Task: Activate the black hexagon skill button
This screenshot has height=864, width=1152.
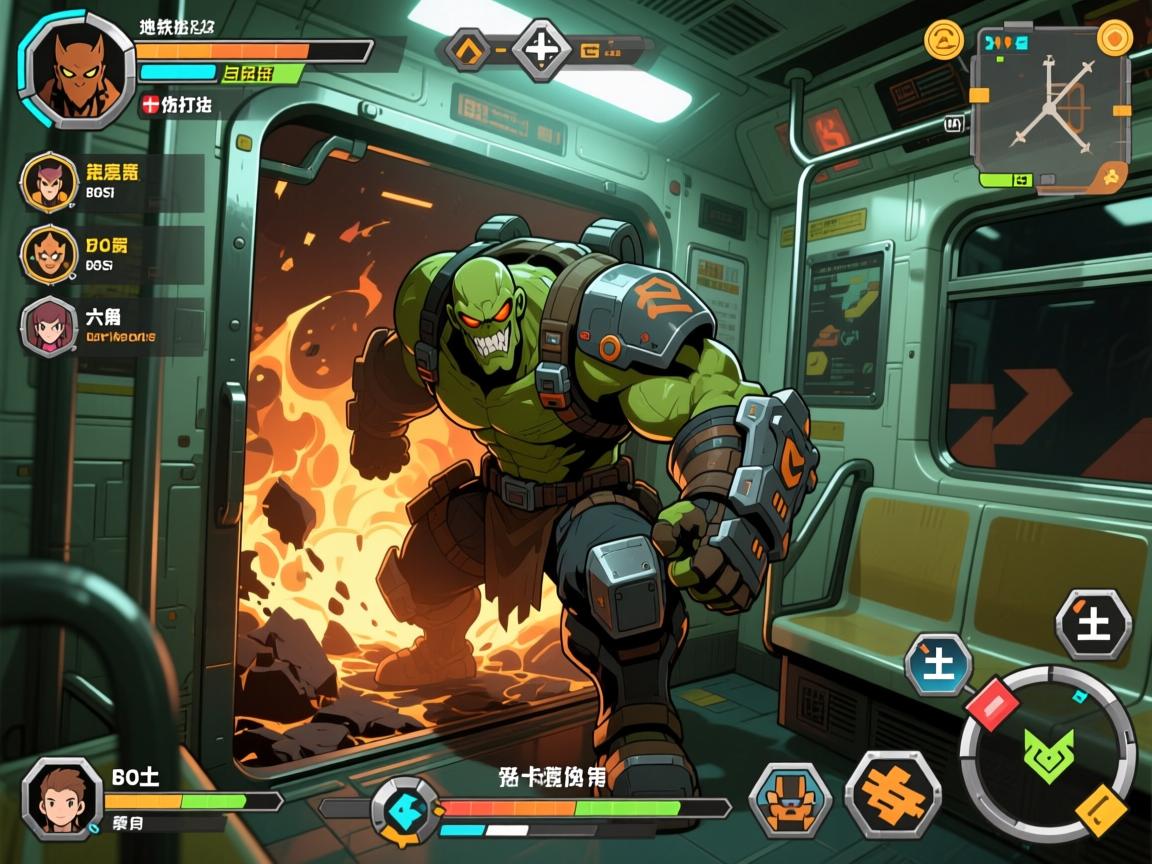Action: tap(1094, 624)
